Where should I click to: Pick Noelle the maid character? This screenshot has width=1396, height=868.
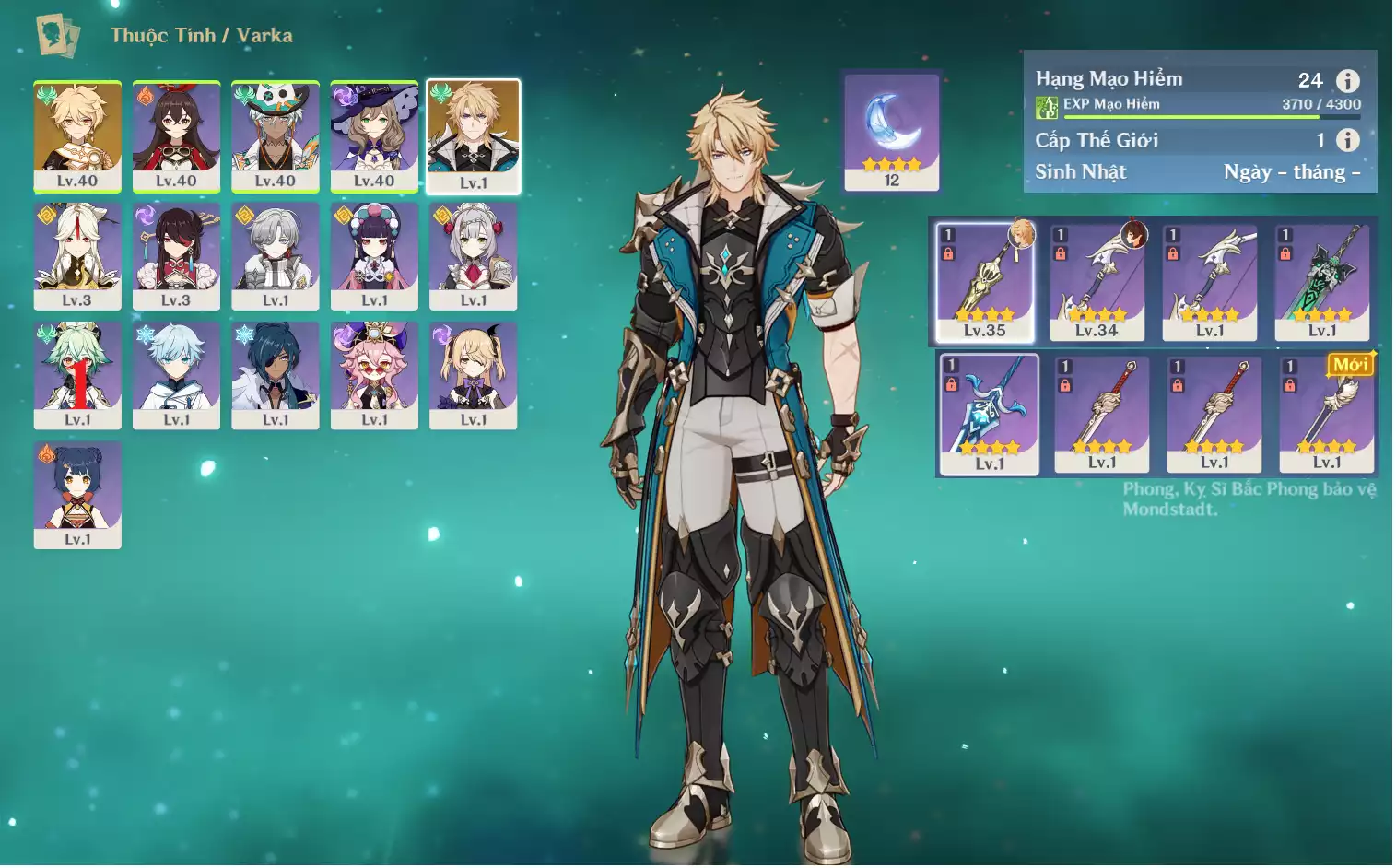(x=474, y=255)
